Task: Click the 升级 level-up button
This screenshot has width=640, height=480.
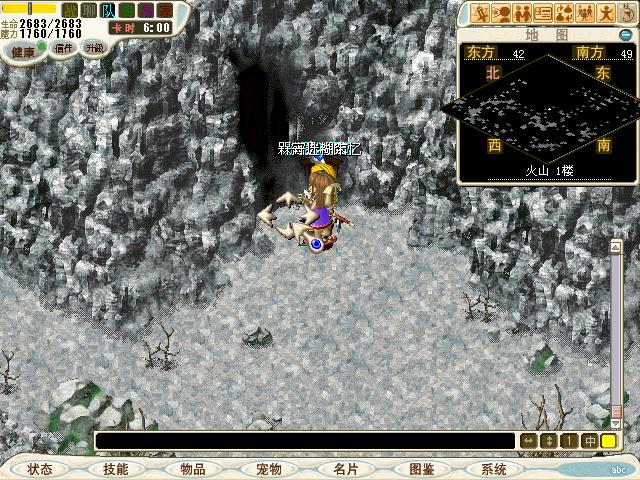Action: [x=94, y=48]
